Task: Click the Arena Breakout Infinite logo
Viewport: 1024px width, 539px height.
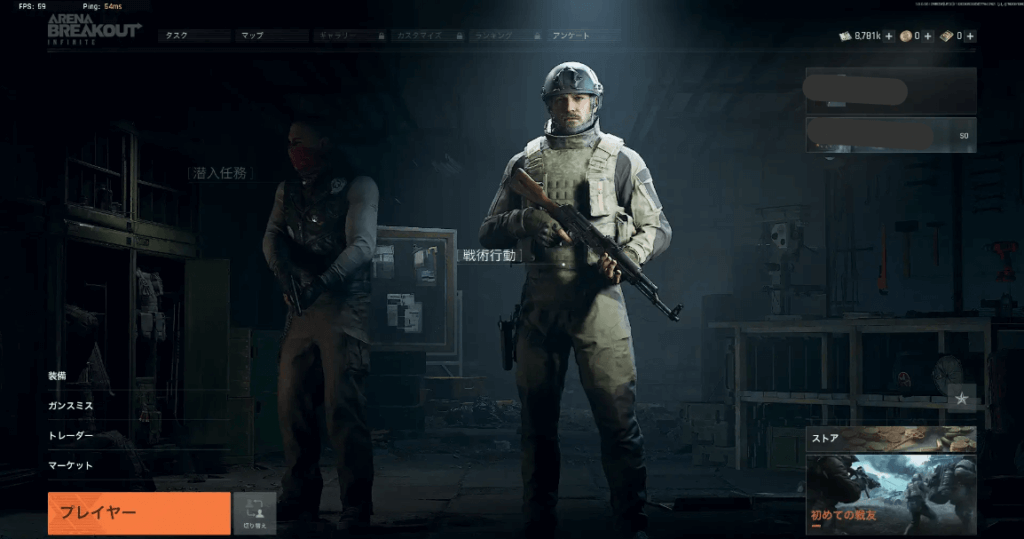Action: pos(94,28)
